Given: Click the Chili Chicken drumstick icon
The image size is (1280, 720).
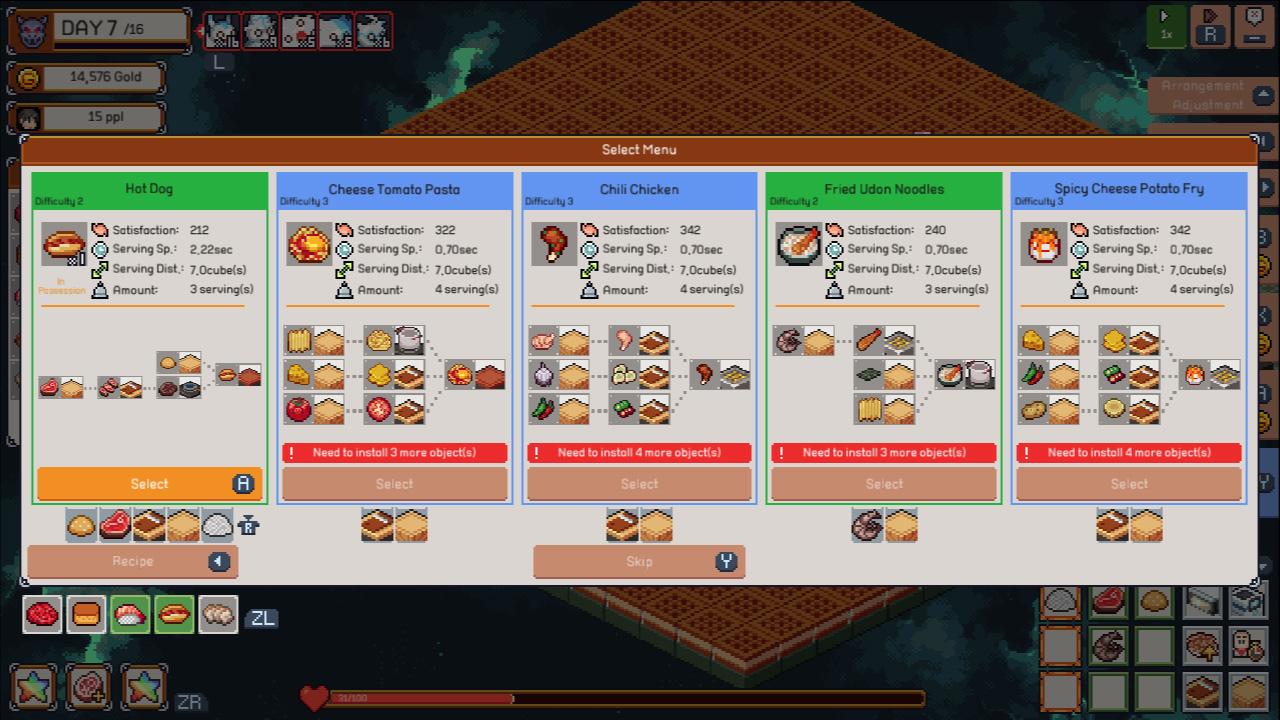Looking at the screenshot, I should (554, 243).
